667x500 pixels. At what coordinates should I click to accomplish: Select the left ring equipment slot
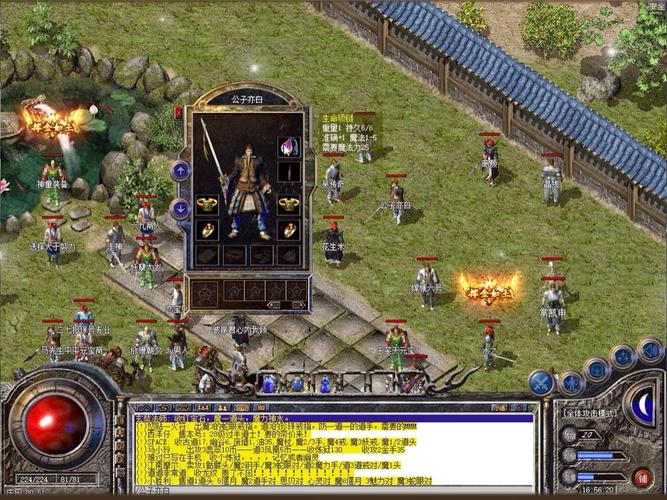tap(207, 230)
